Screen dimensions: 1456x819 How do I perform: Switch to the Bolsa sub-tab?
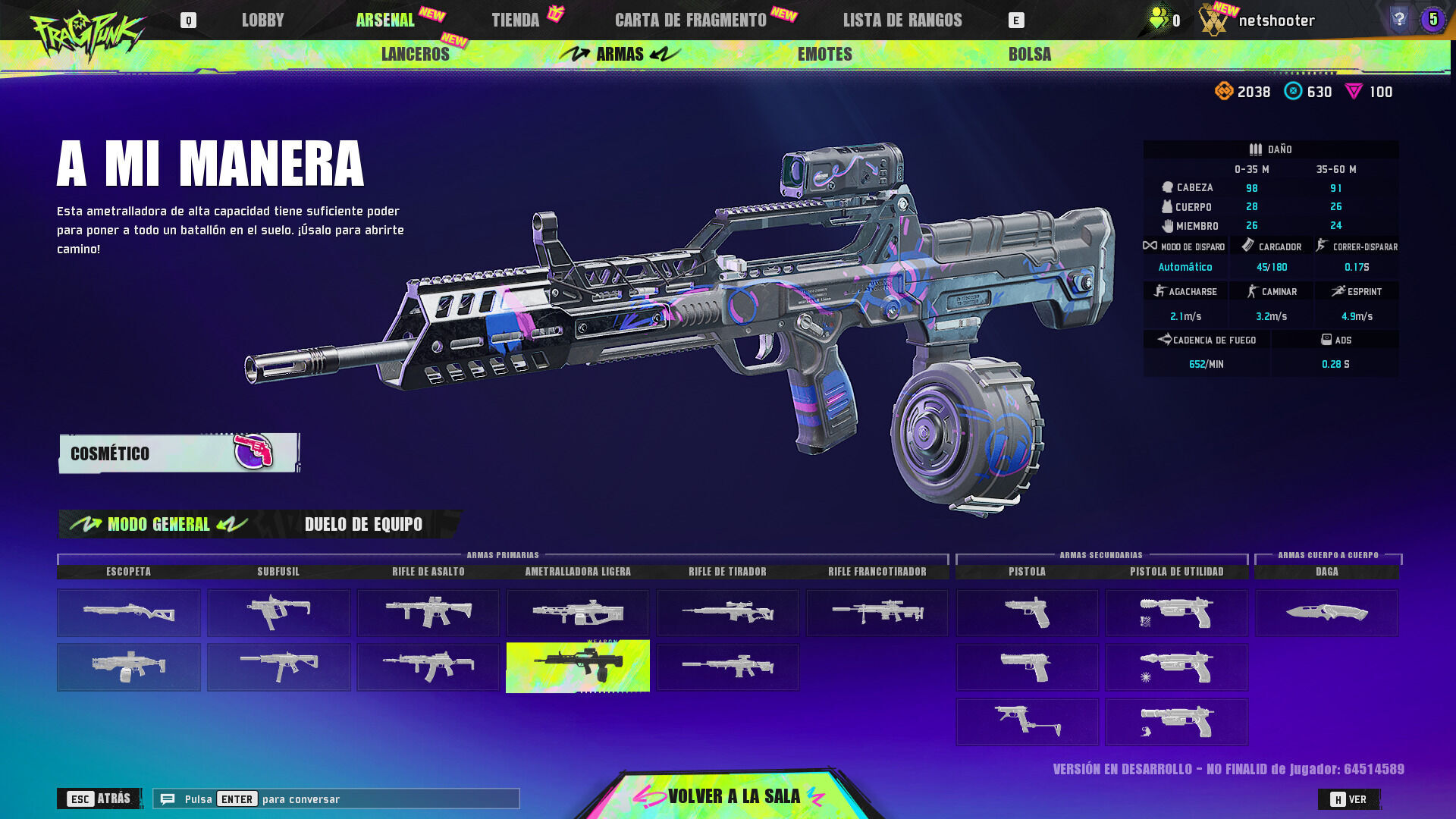click(x=1029, y=55)
